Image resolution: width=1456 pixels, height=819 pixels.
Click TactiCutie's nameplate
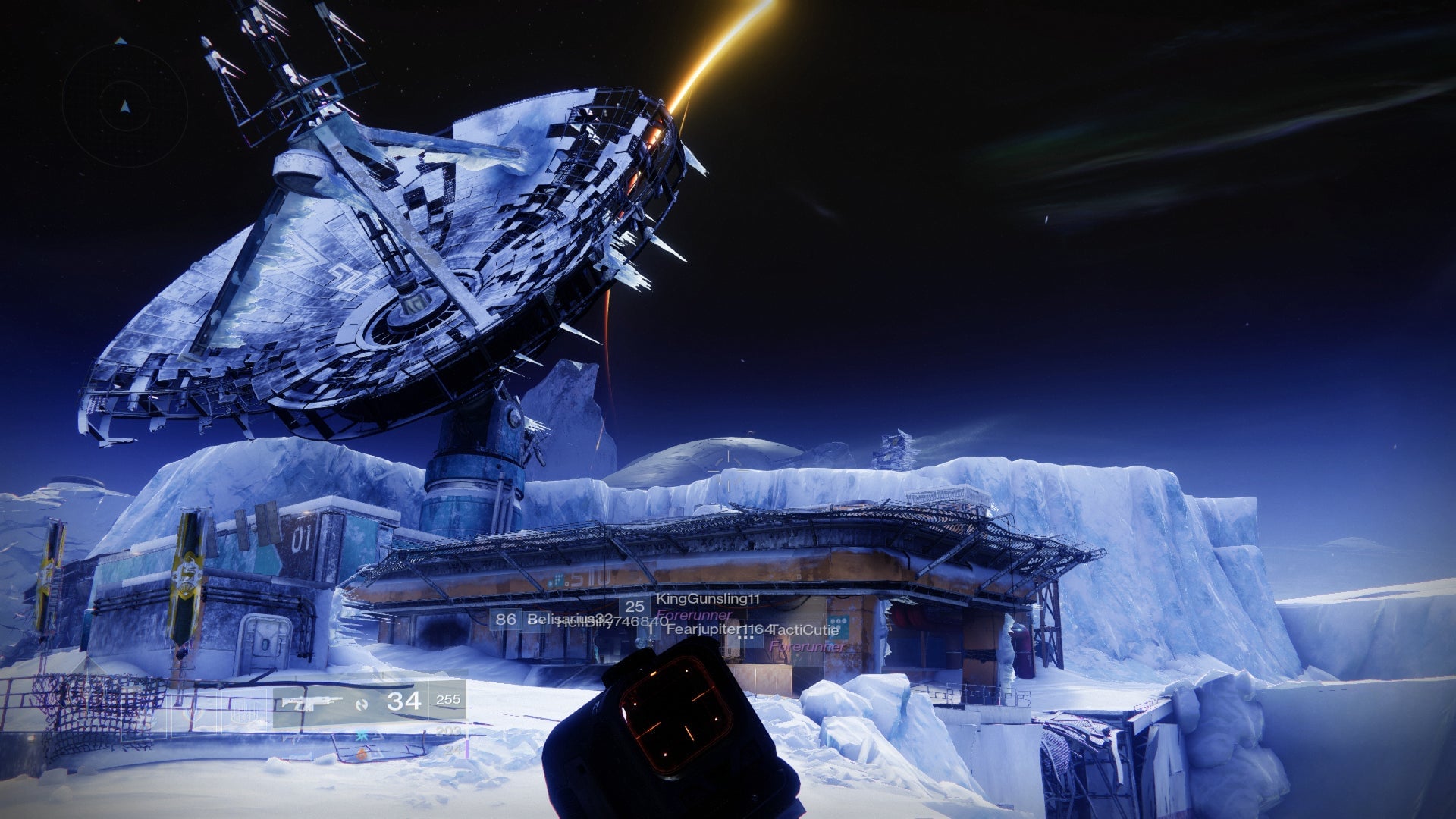click(x=805, y=631)
